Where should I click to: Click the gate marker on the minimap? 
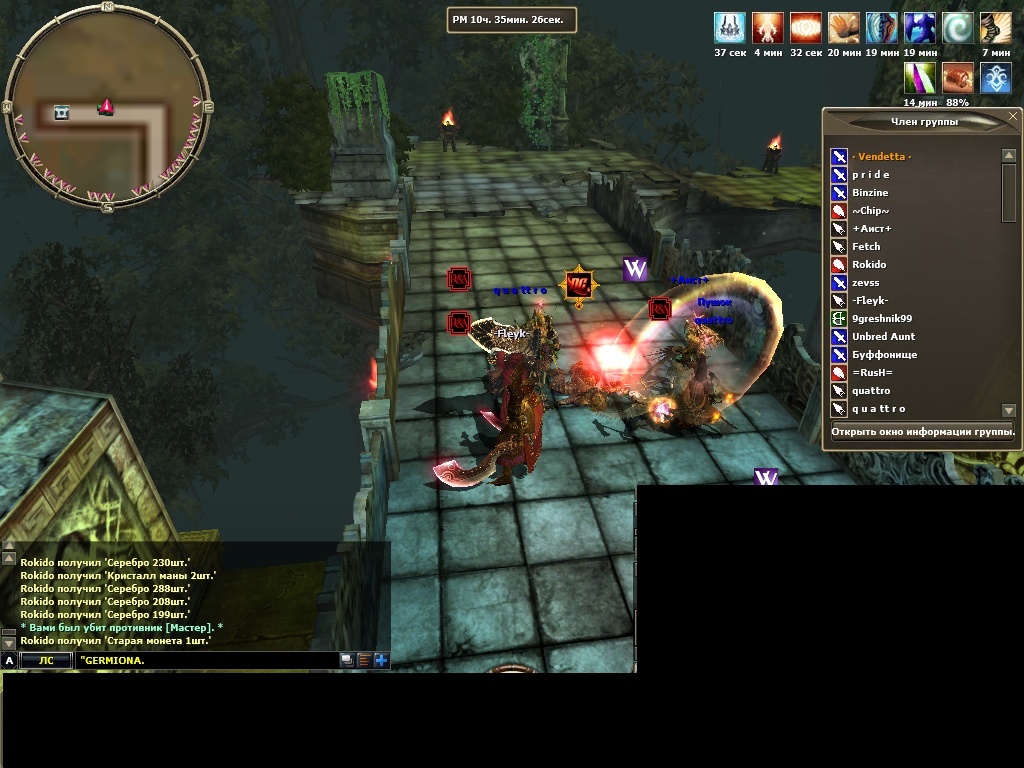(62, 112)
